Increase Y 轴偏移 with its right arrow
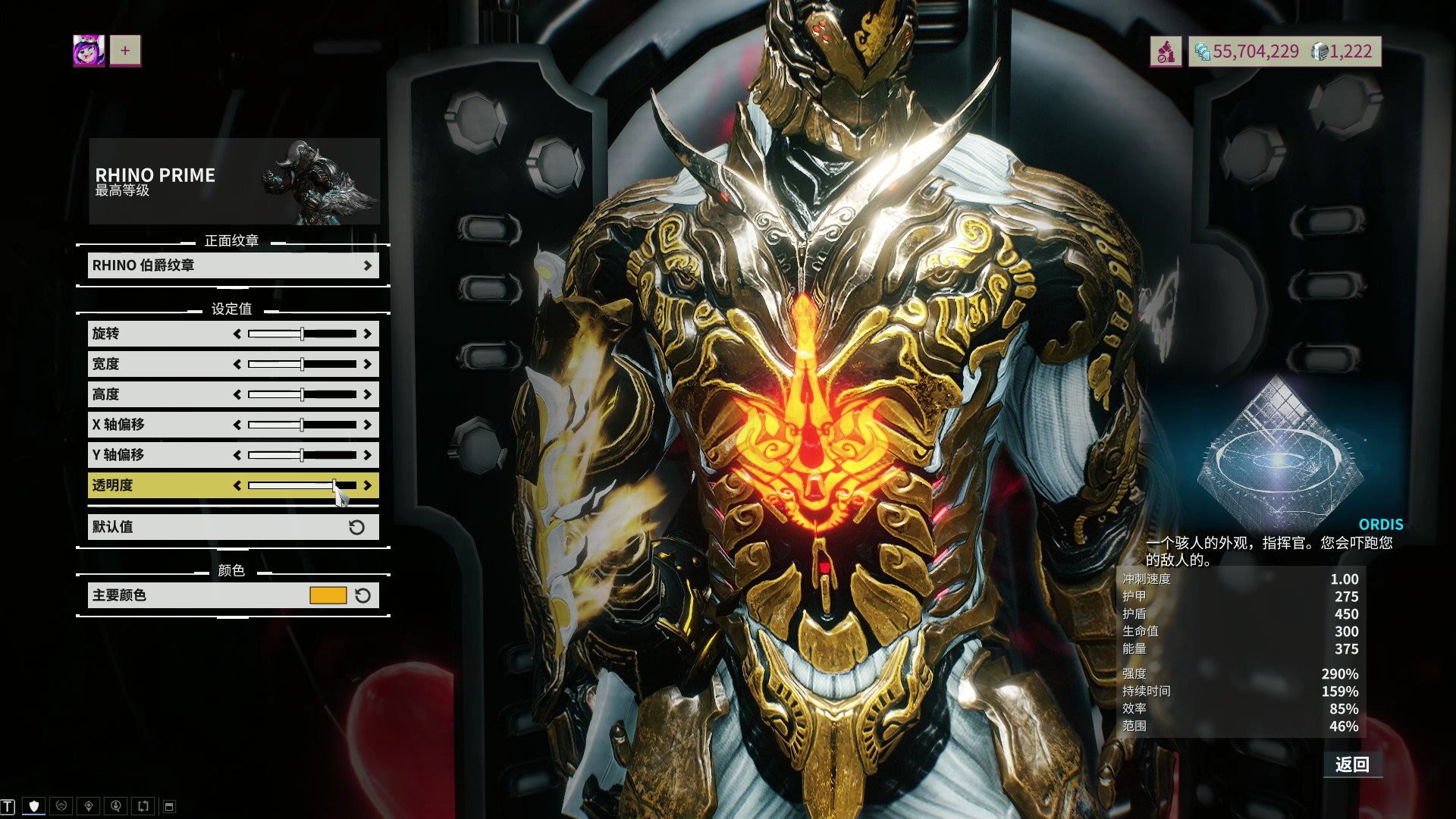 click(368, 455)
